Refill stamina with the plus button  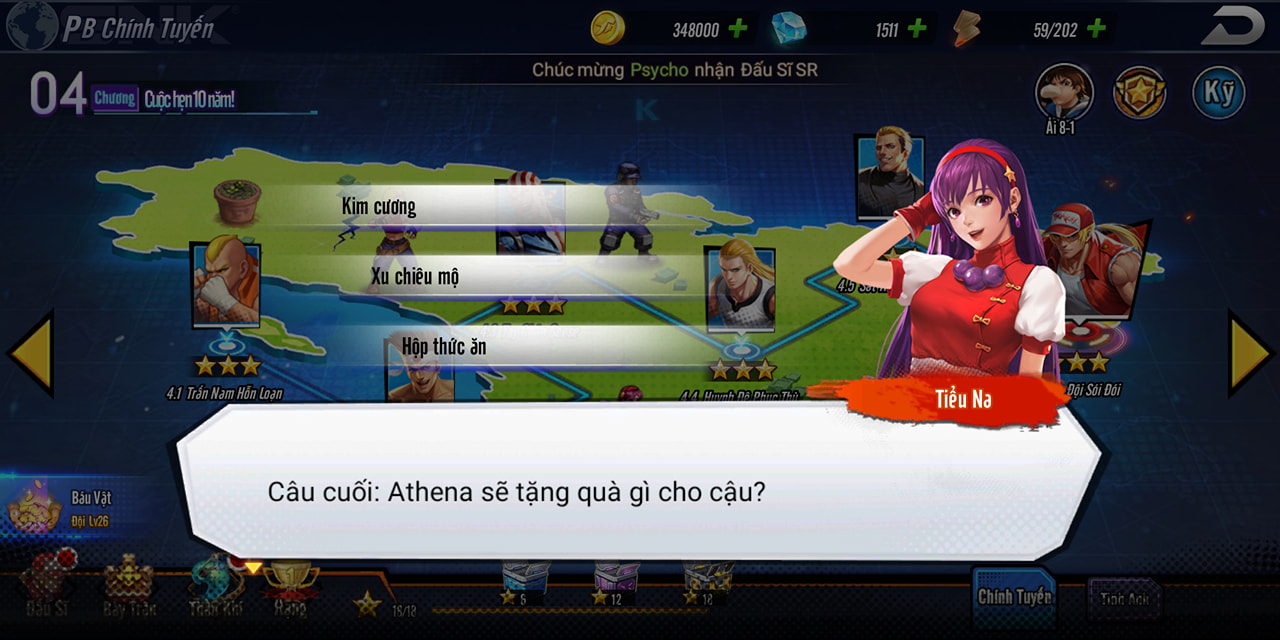coord(1096,28)
